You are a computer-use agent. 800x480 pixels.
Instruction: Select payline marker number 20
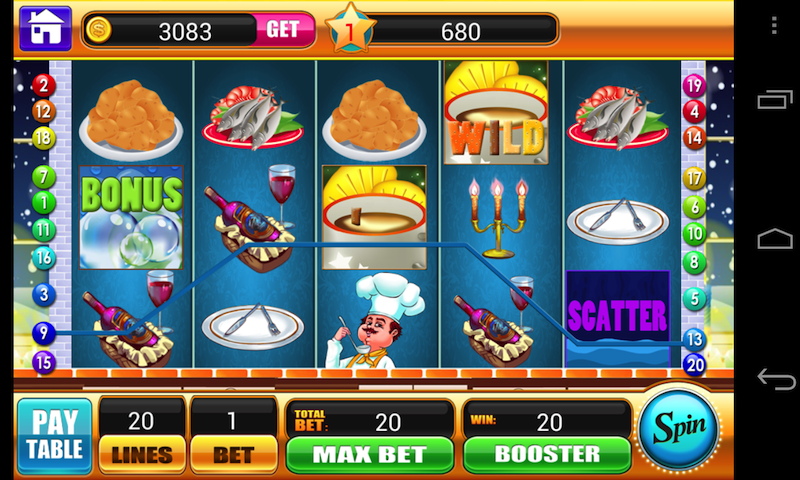coord(694,364)
